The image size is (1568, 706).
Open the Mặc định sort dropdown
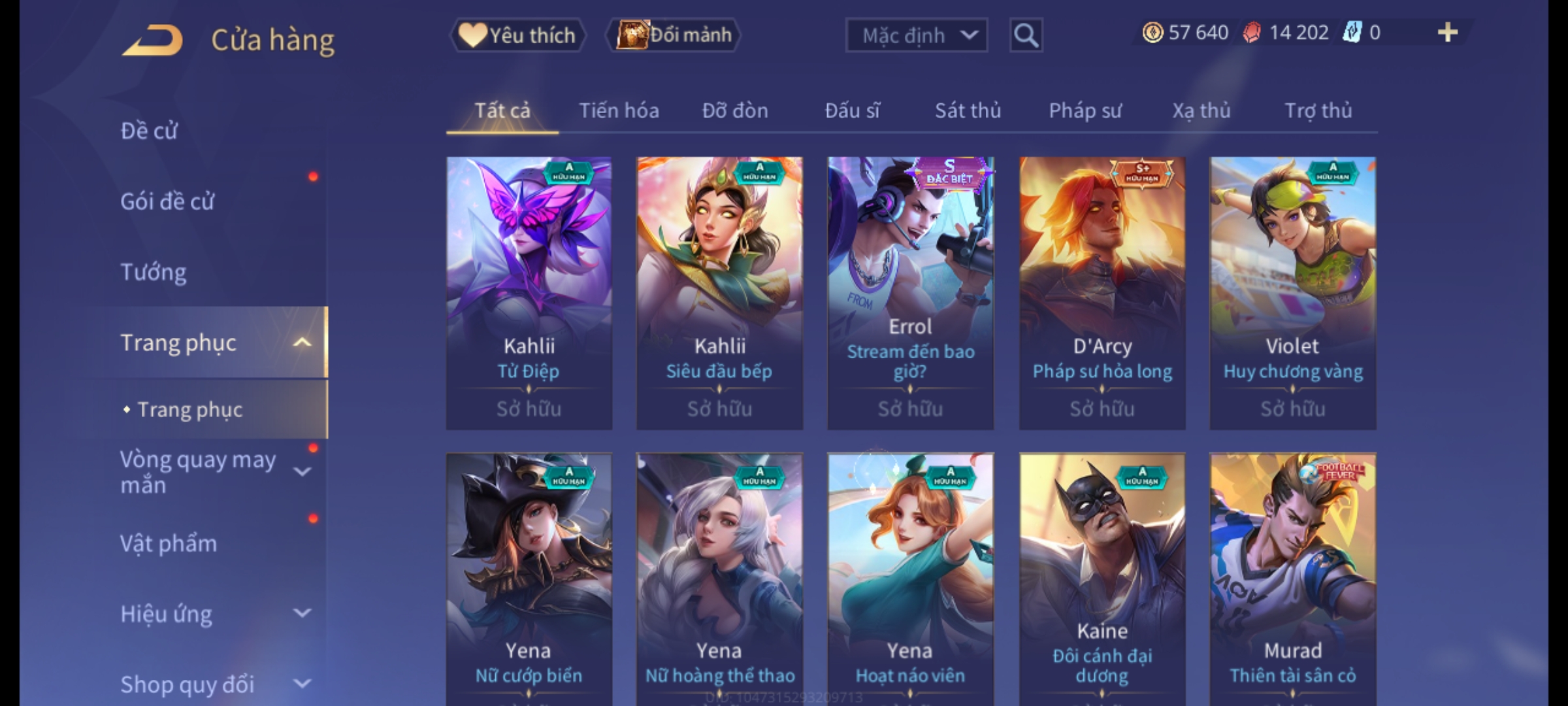tap(916, 35)
